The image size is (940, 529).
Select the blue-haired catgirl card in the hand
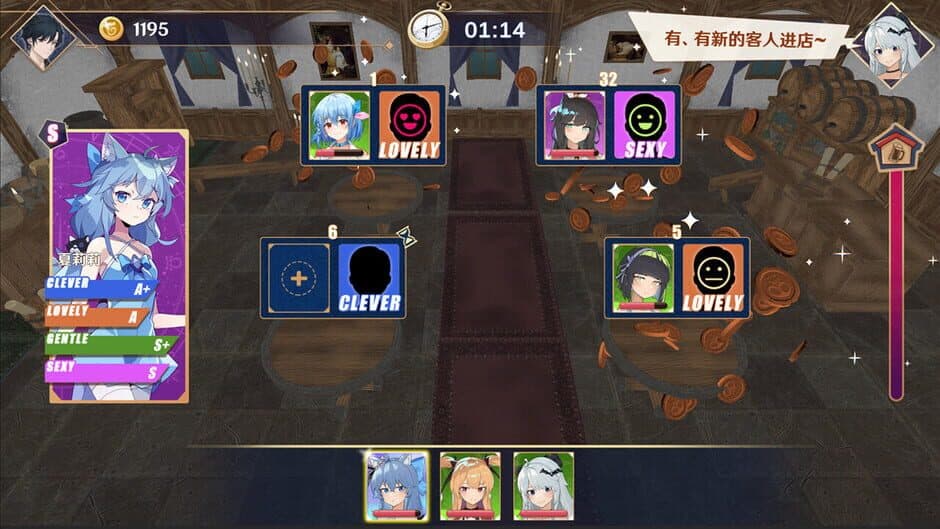pos(396,484)
